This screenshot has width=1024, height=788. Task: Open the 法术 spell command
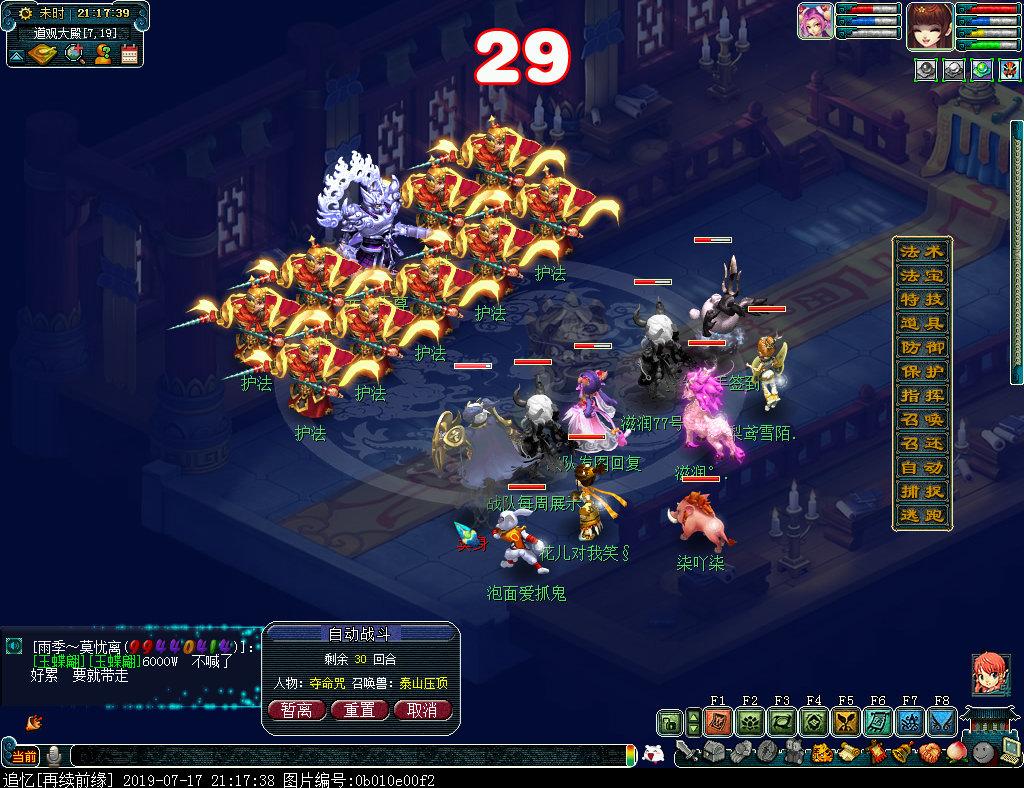[x=921, y=251]
